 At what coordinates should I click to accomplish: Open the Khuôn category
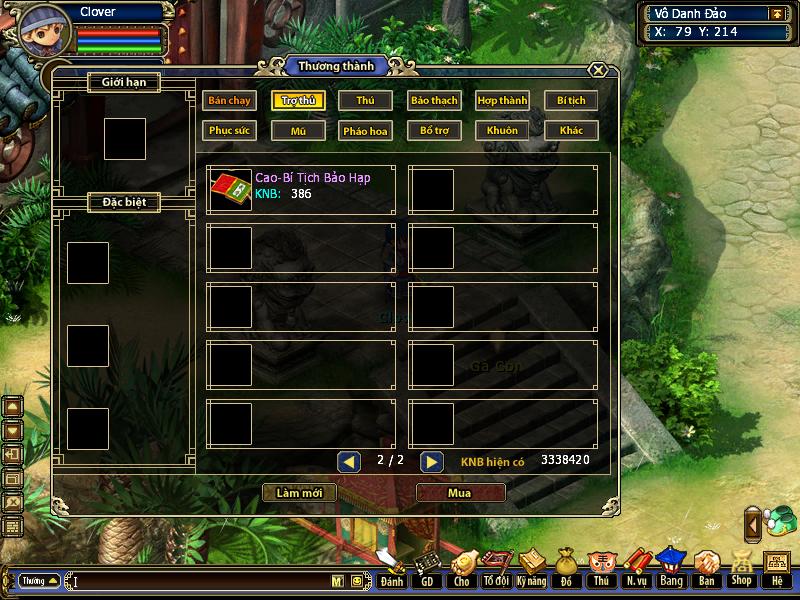(502, 130)
